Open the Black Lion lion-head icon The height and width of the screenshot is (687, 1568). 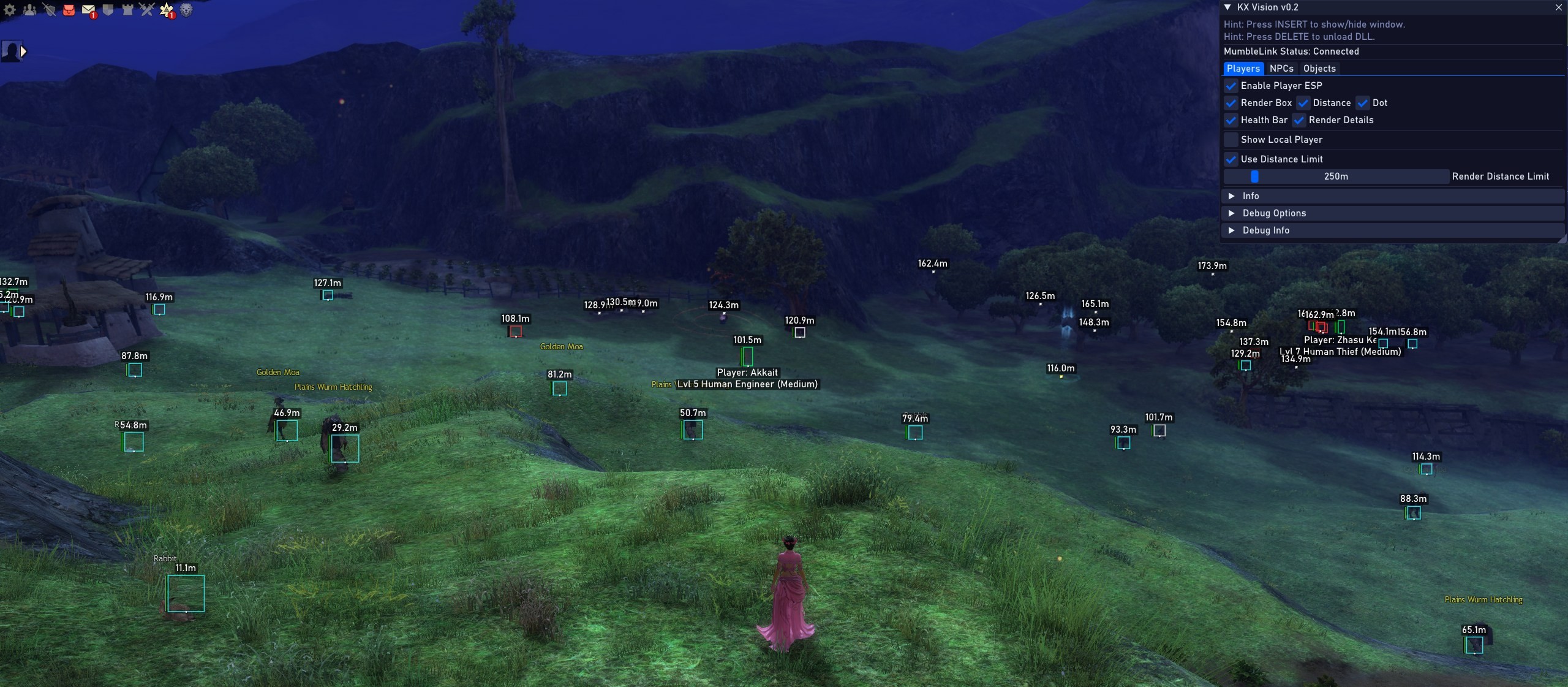point(186,10)
